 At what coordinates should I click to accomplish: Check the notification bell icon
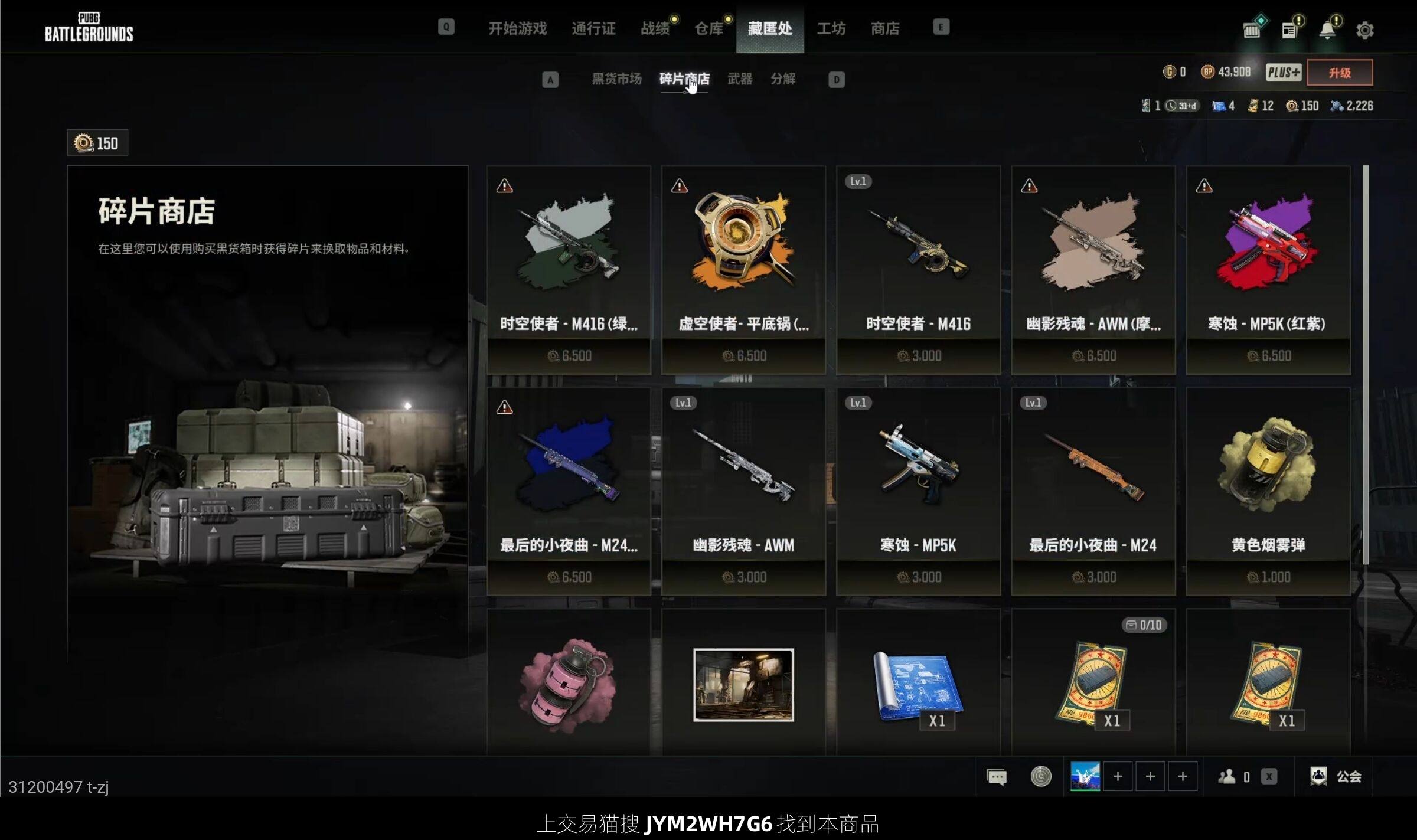1327,30
